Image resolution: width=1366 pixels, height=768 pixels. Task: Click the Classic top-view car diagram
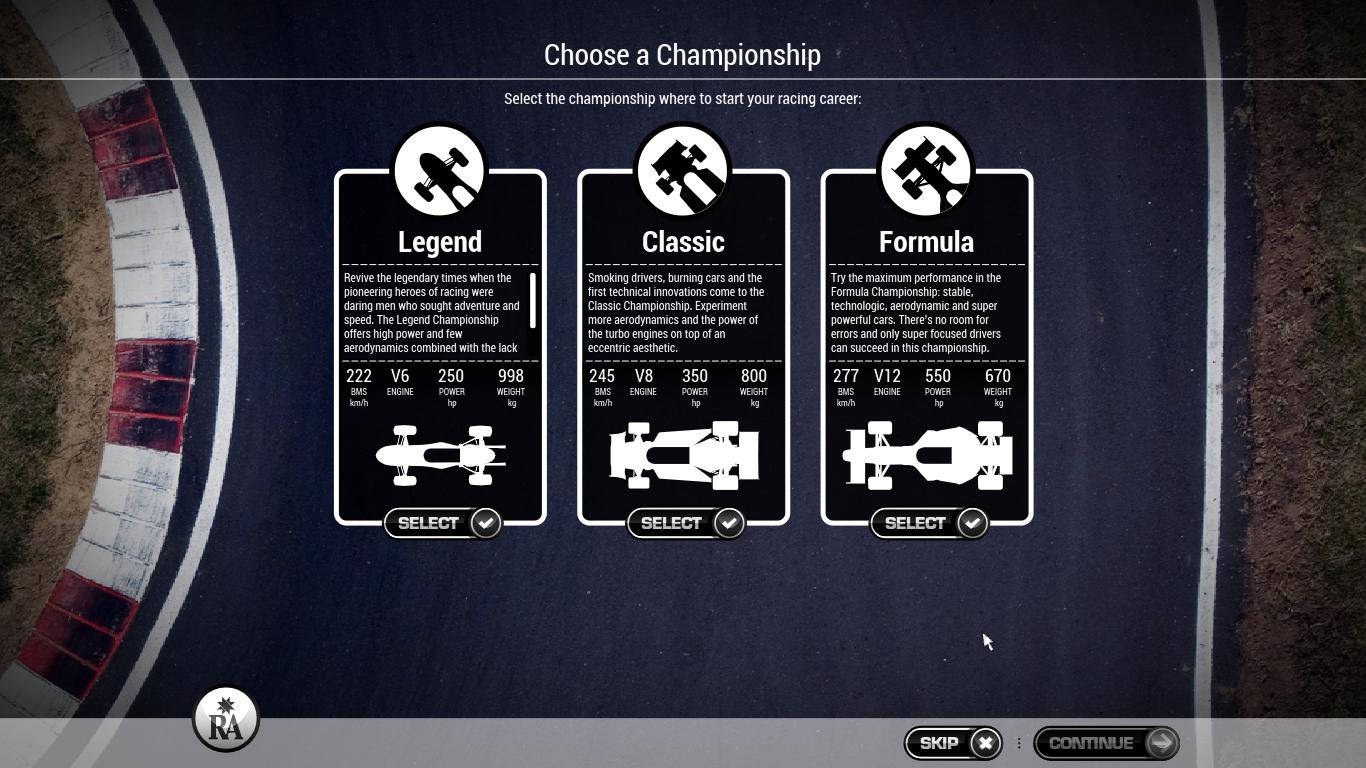pyautogui.click(x=683, y=455)
